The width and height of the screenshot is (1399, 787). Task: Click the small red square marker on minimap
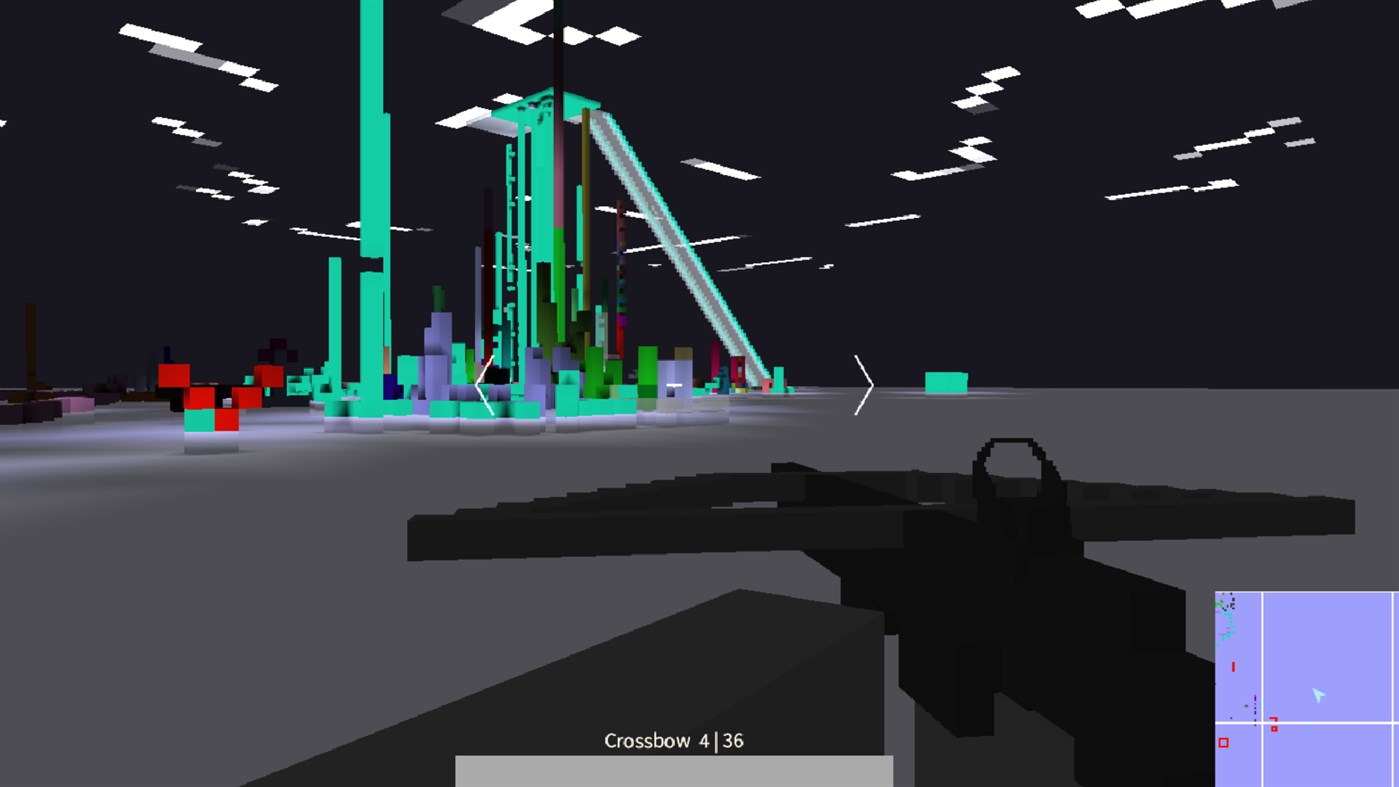tap(1274, 728)
